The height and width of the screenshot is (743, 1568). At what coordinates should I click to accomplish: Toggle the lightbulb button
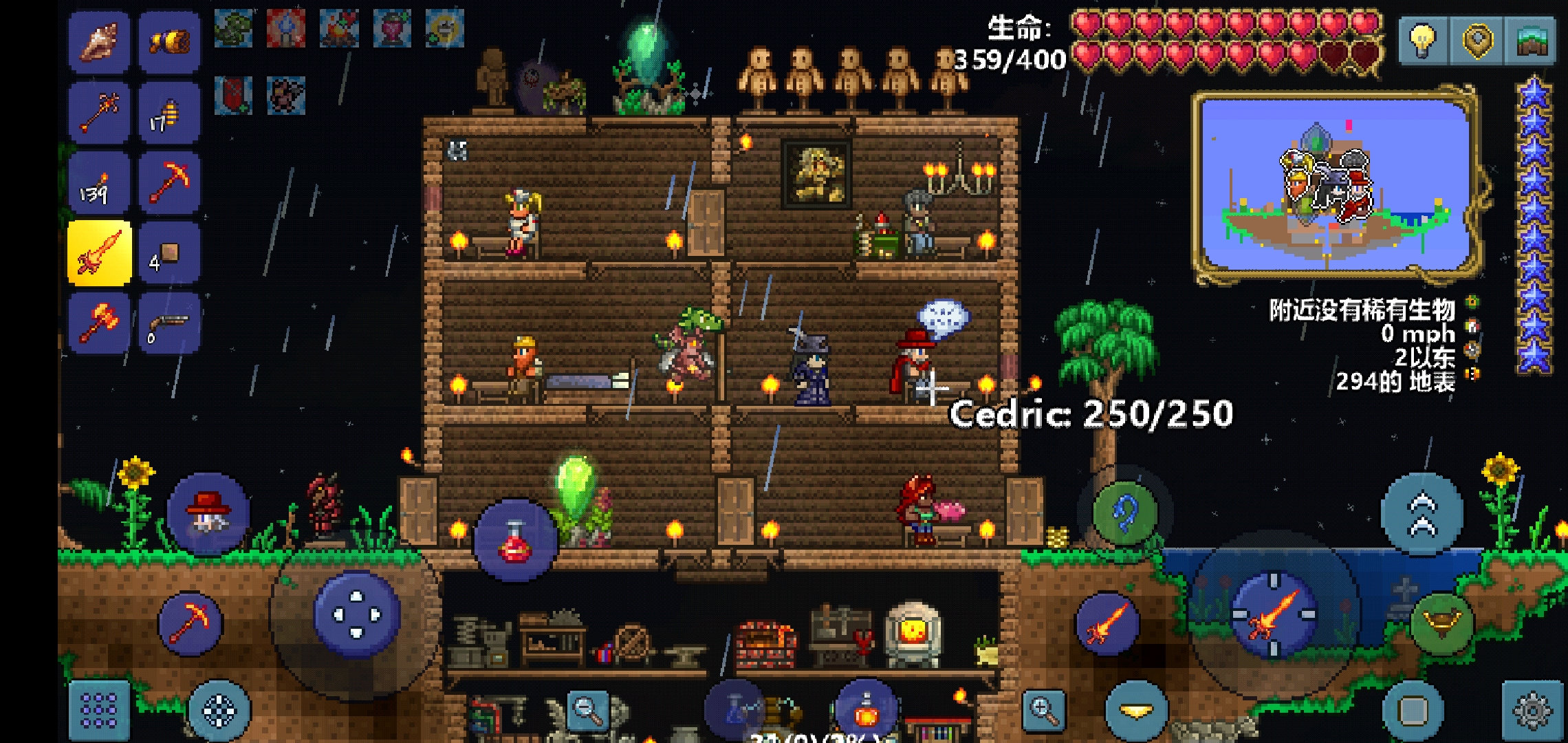point(1422,41)
